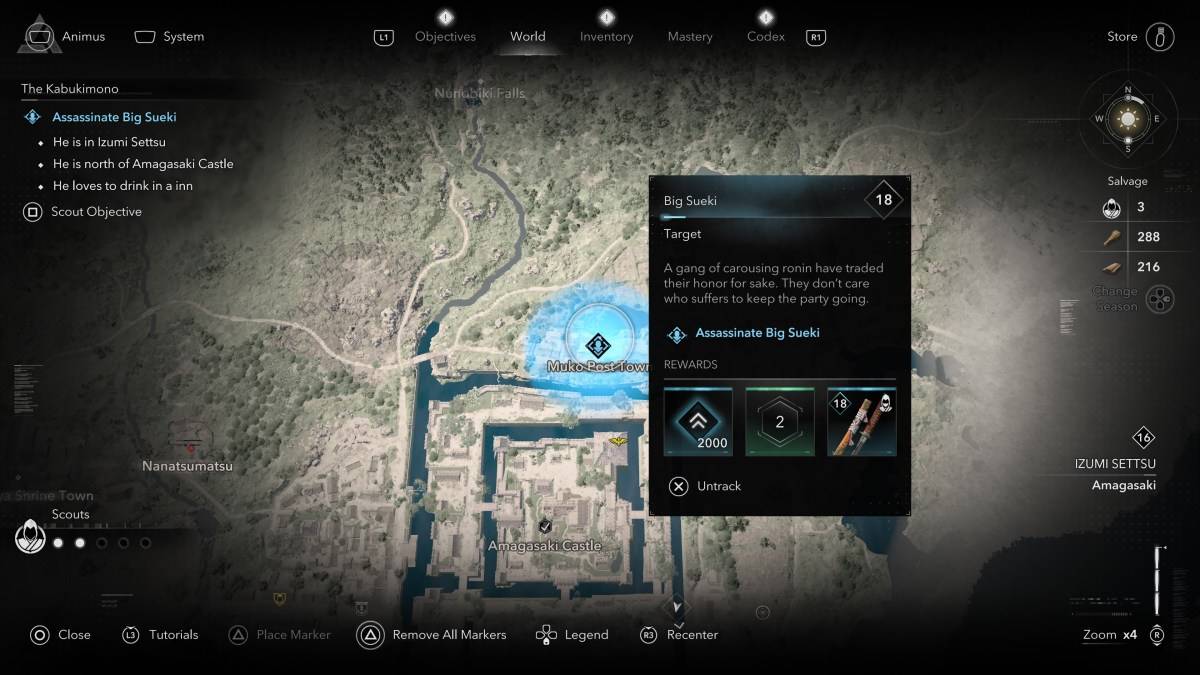Open the Tutorials
Viewport: 1200px width, 675px height.
click(x=160, y=635)
